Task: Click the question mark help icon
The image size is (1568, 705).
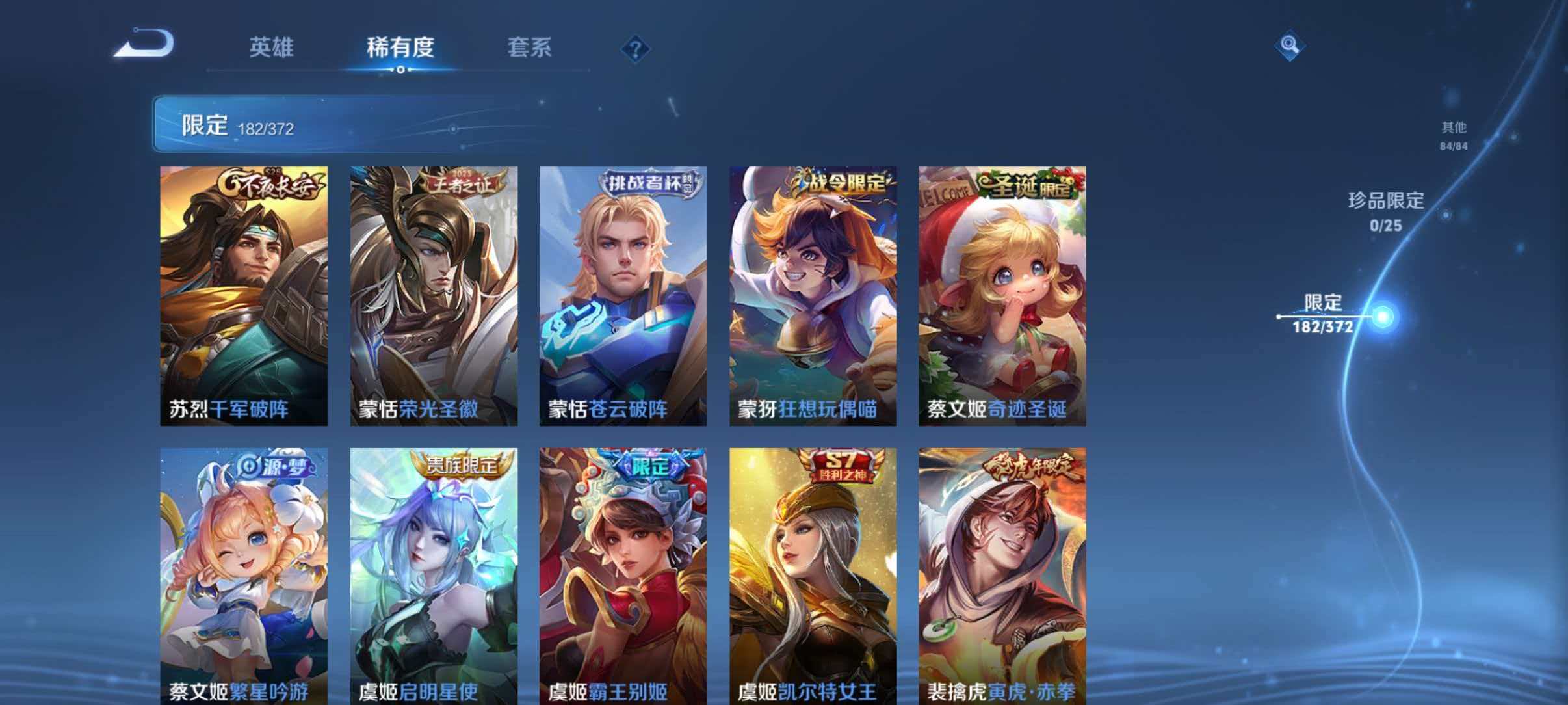Action: pos(634,48)
